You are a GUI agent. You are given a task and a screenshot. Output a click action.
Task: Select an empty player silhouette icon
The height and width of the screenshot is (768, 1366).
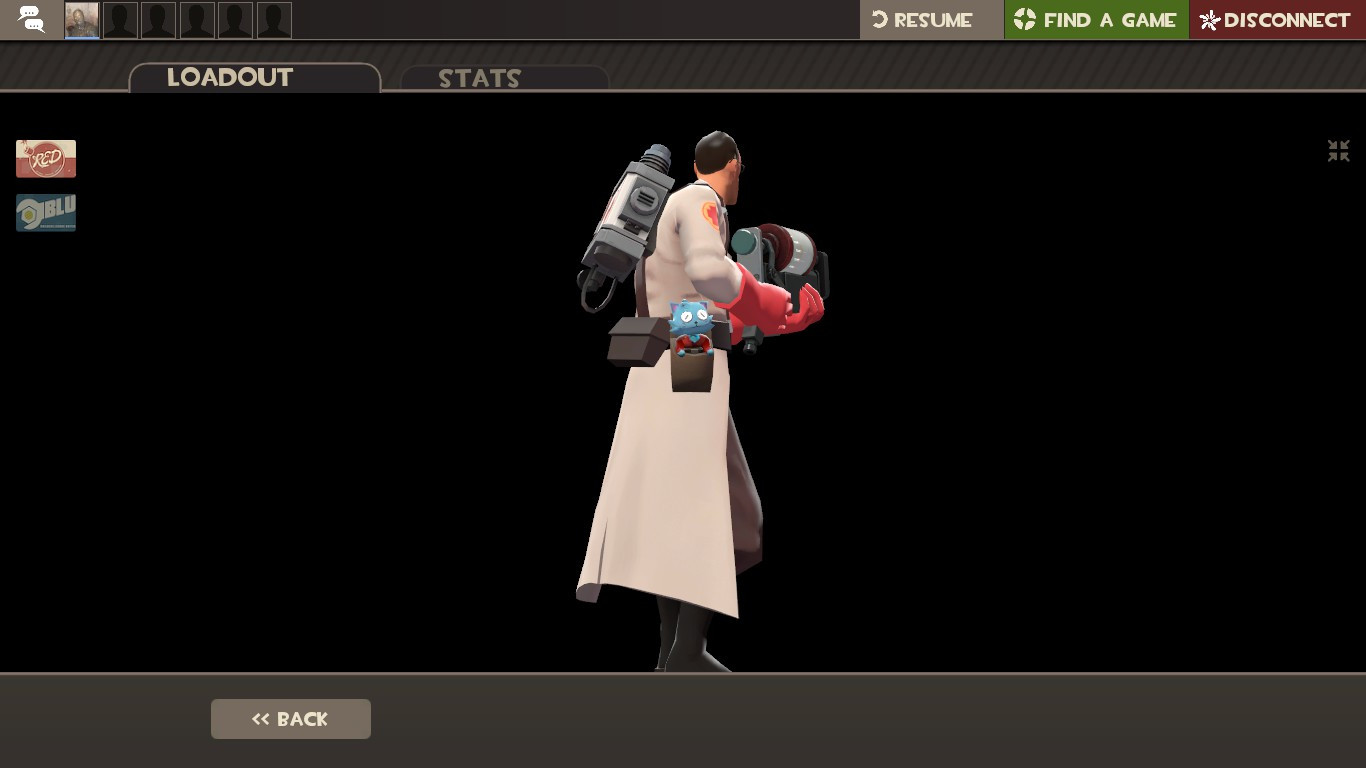120,18
